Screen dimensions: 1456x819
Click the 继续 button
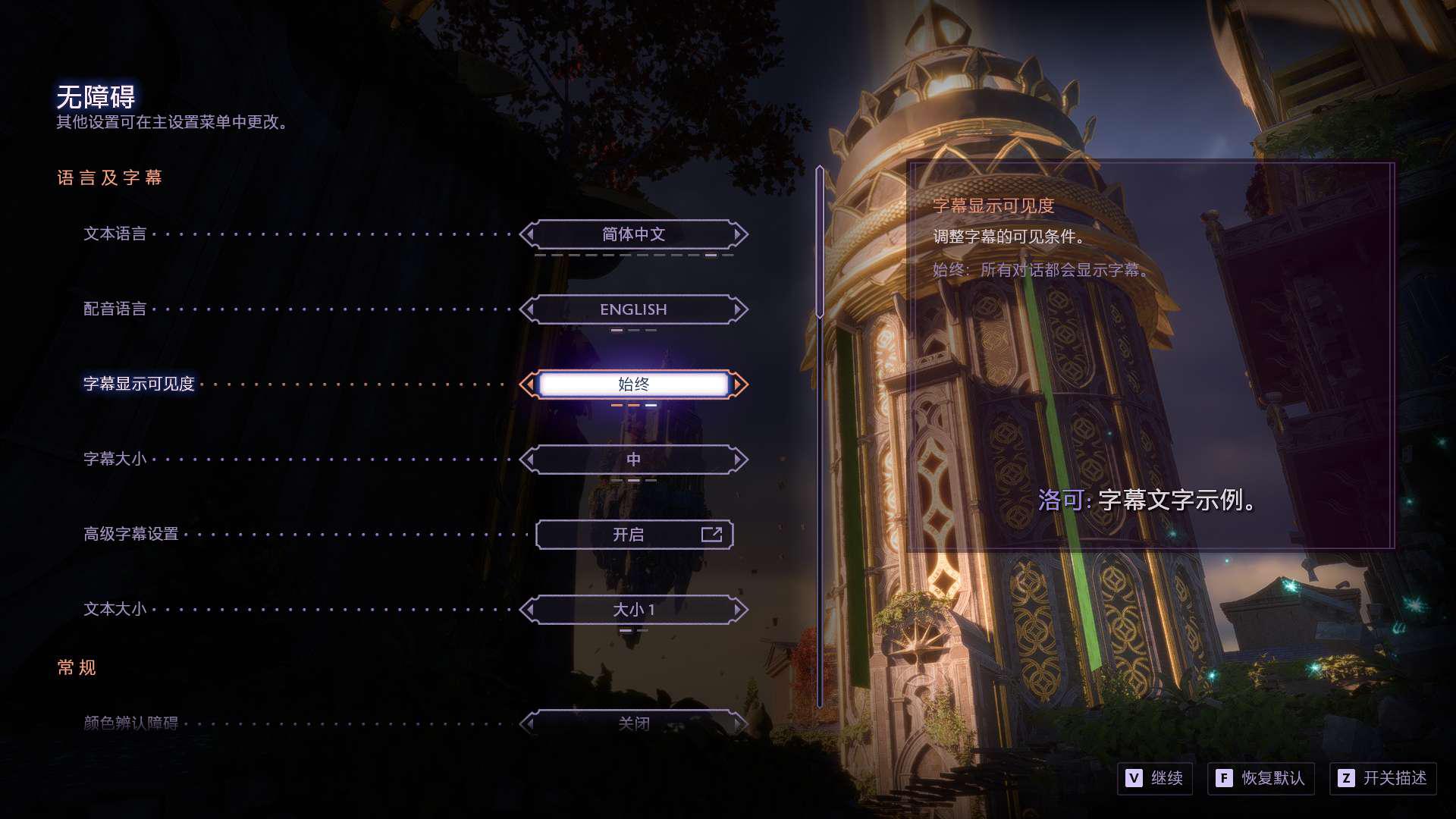tap(1155, 778)
